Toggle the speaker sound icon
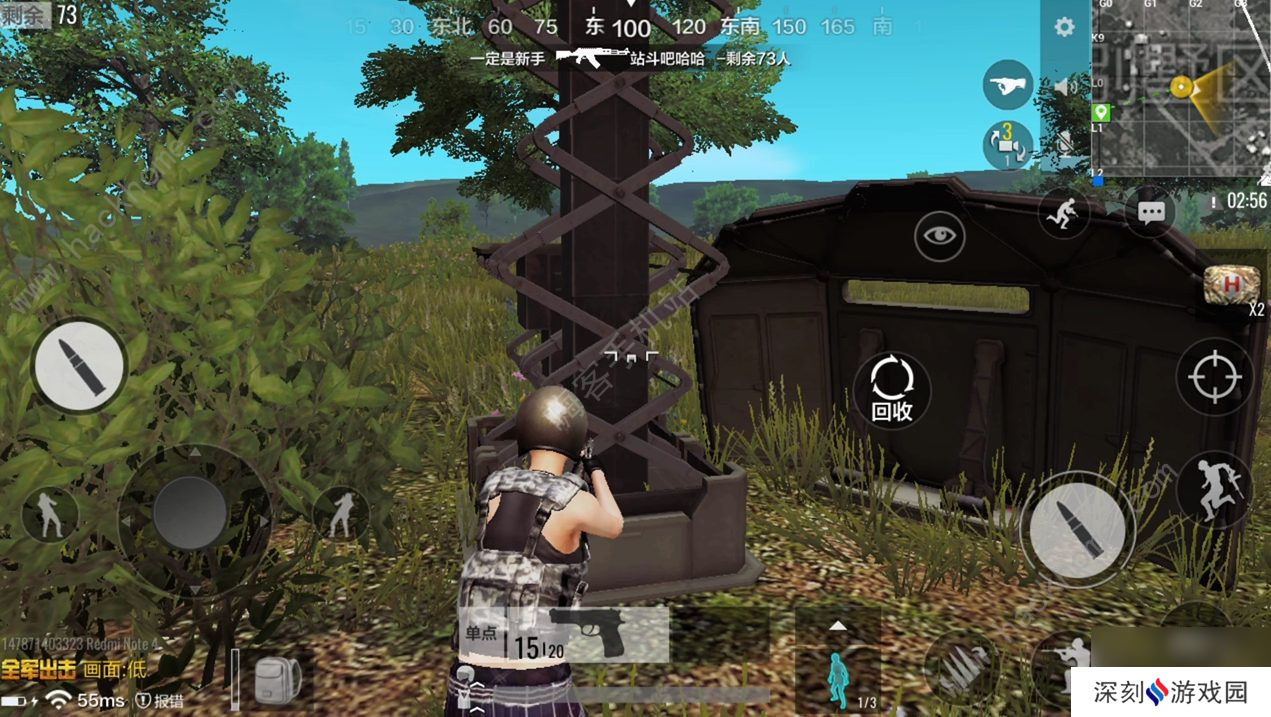This screenshot has width=1271, height=717. (x=1066, y=86)
